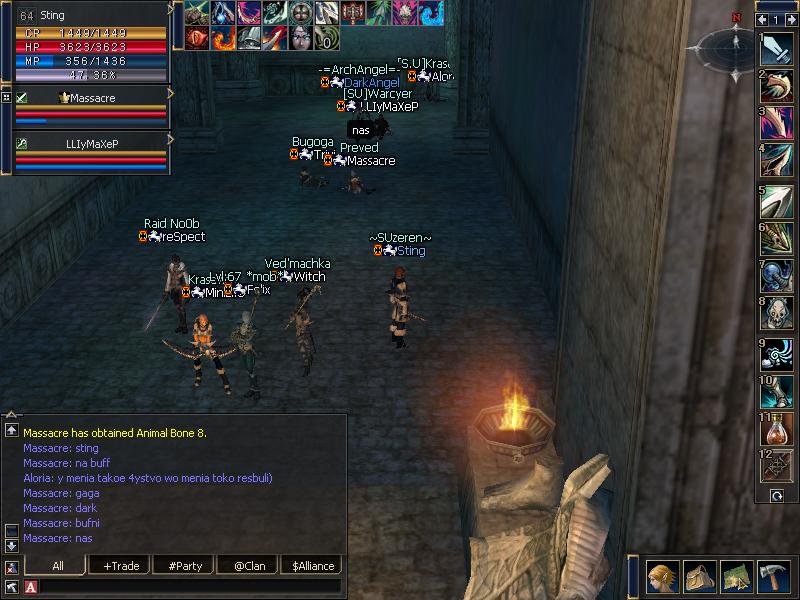This screenshot has width=800, height=600.
Task: Switch to the +Trade chat tab
Action: [121, 566]
